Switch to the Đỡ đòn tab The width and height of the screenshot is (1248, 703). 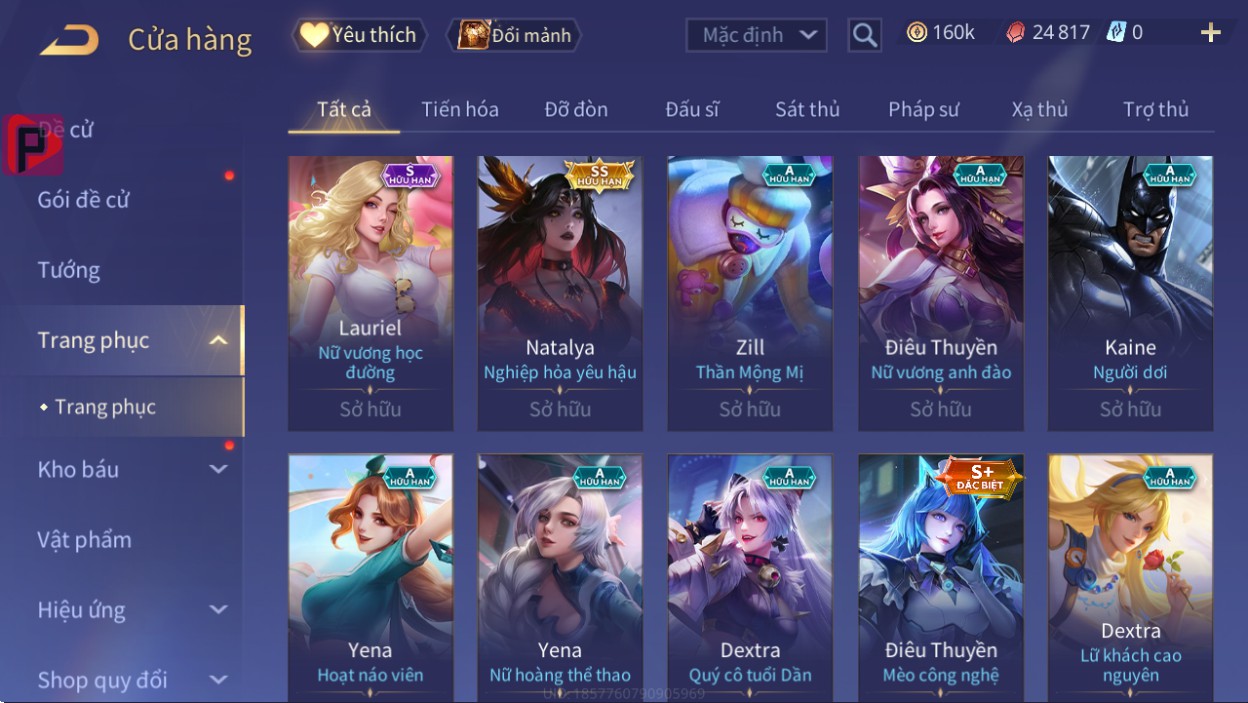pyautogui.click(x=576, y=109)
